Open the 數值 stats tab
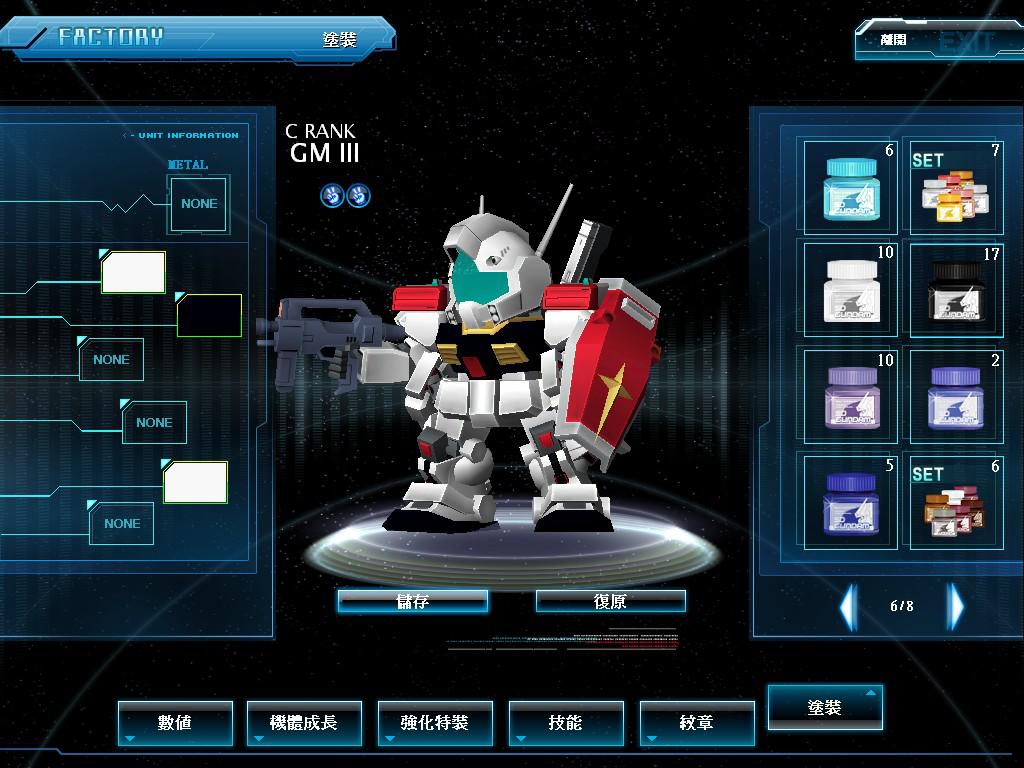The width and height of the screenshot is (1024, 768). 175,722
